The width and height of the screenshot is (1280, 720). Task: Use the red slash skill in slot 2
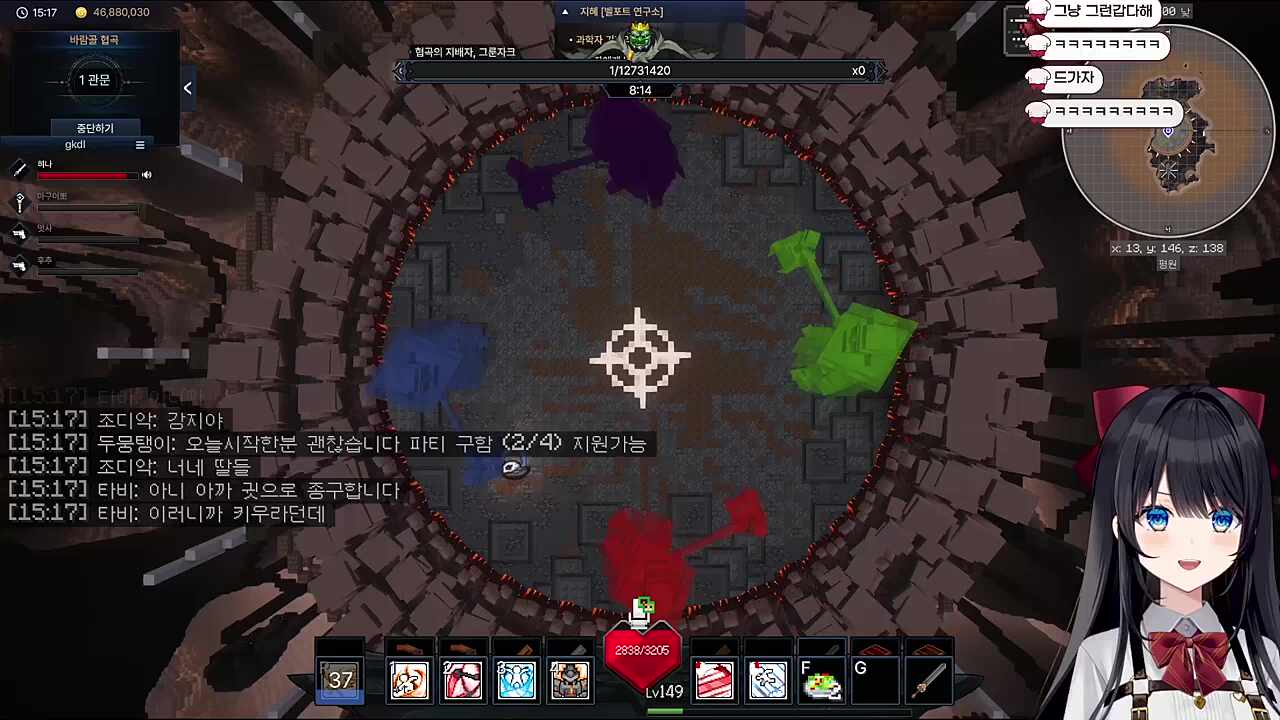click(x=462, y=680)
